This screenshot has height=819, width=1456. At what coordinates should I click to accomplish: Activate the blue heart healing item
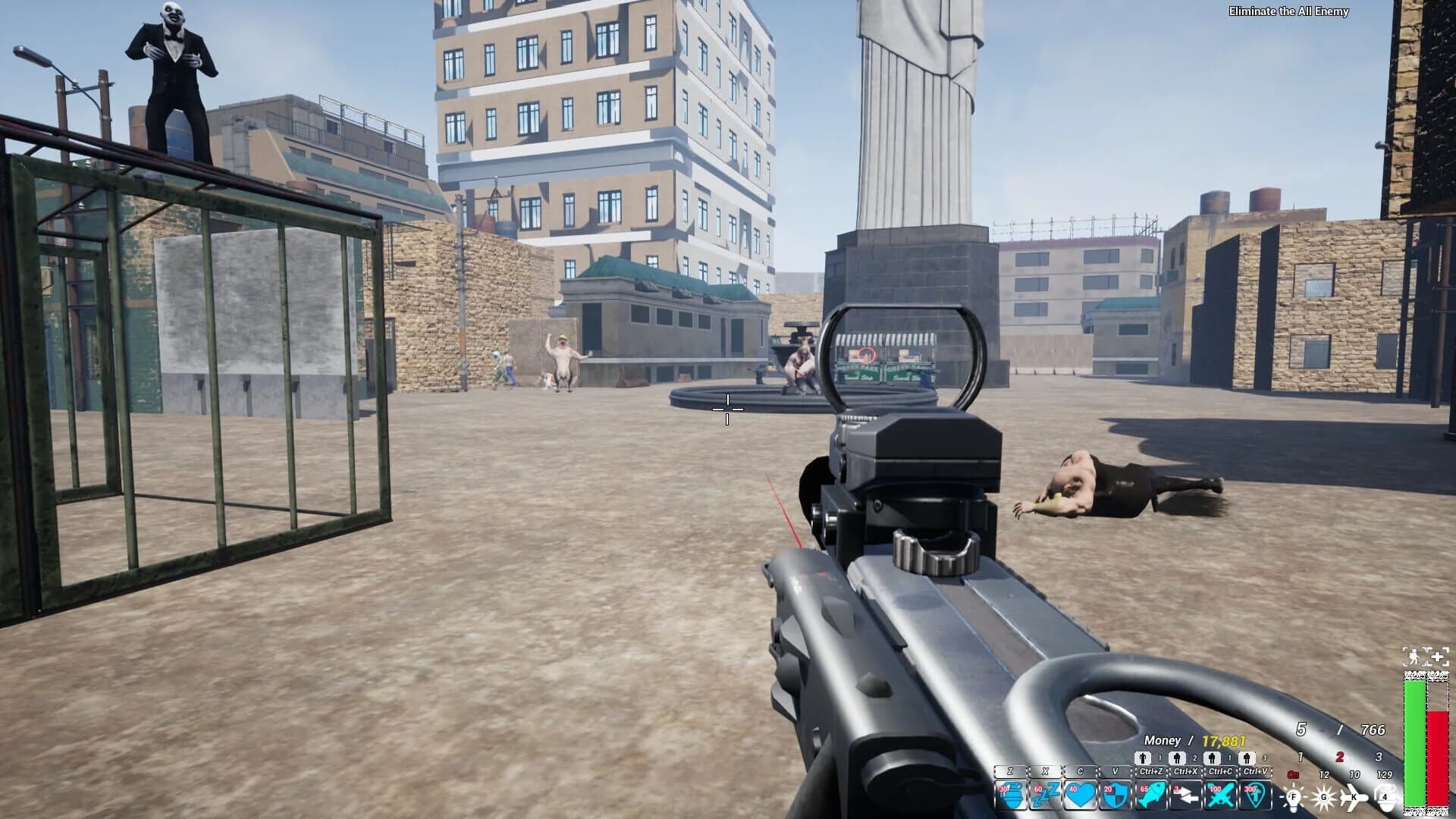pos(1081,794)
